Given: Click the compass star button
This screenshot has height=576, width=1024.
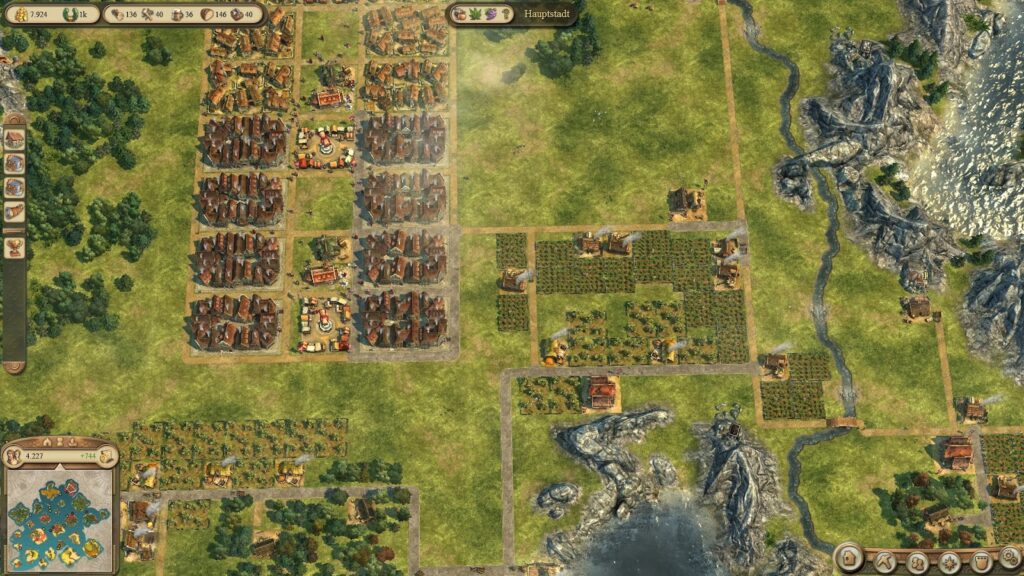Looking at the screenshot, I should pos(949,562).
